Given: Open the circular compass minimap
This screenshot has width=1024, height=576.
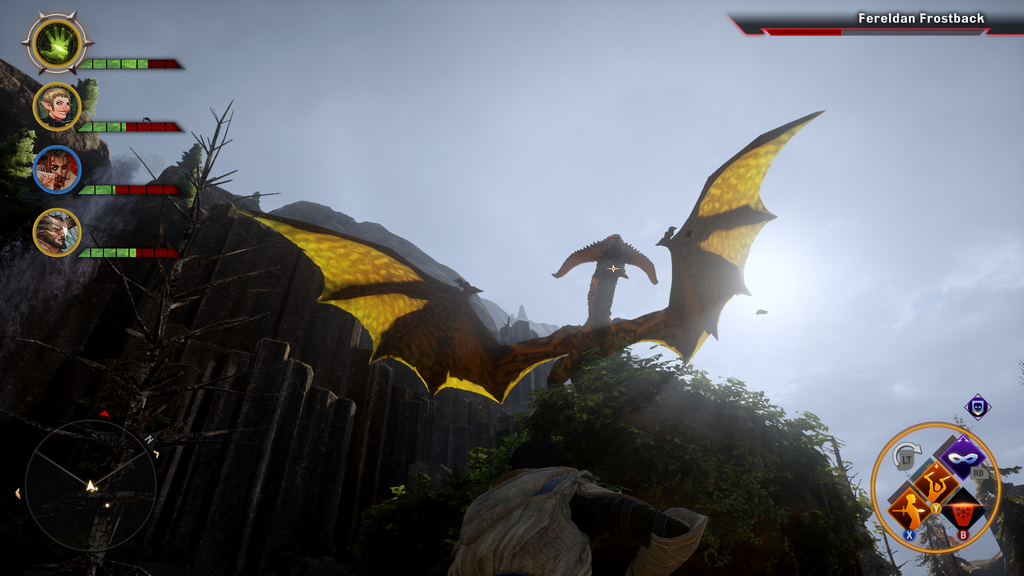Looking at the screenshot, I should point(90,485).
